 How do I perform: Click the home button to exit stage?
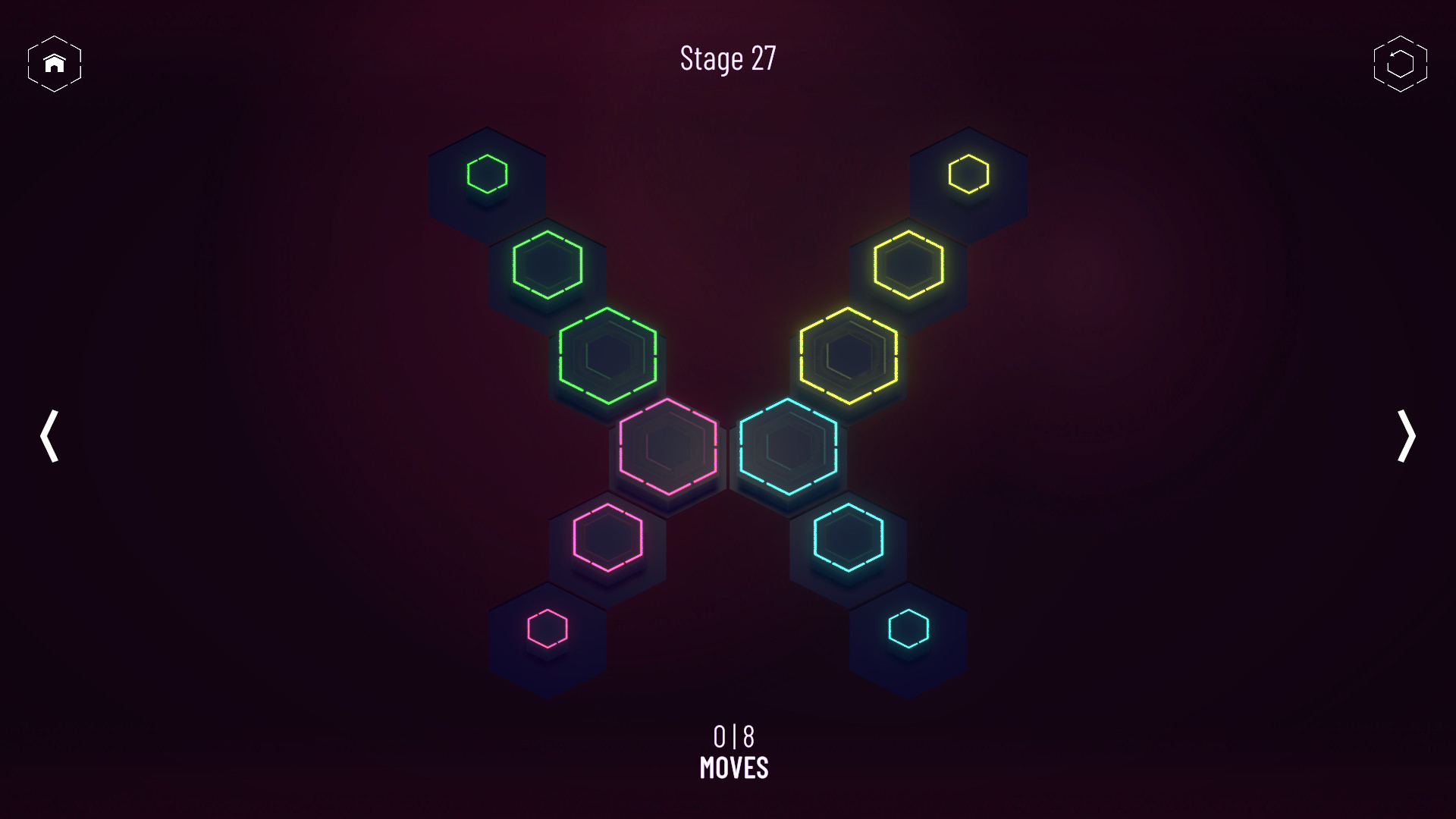pyautogui.click(x=54, y=64)
